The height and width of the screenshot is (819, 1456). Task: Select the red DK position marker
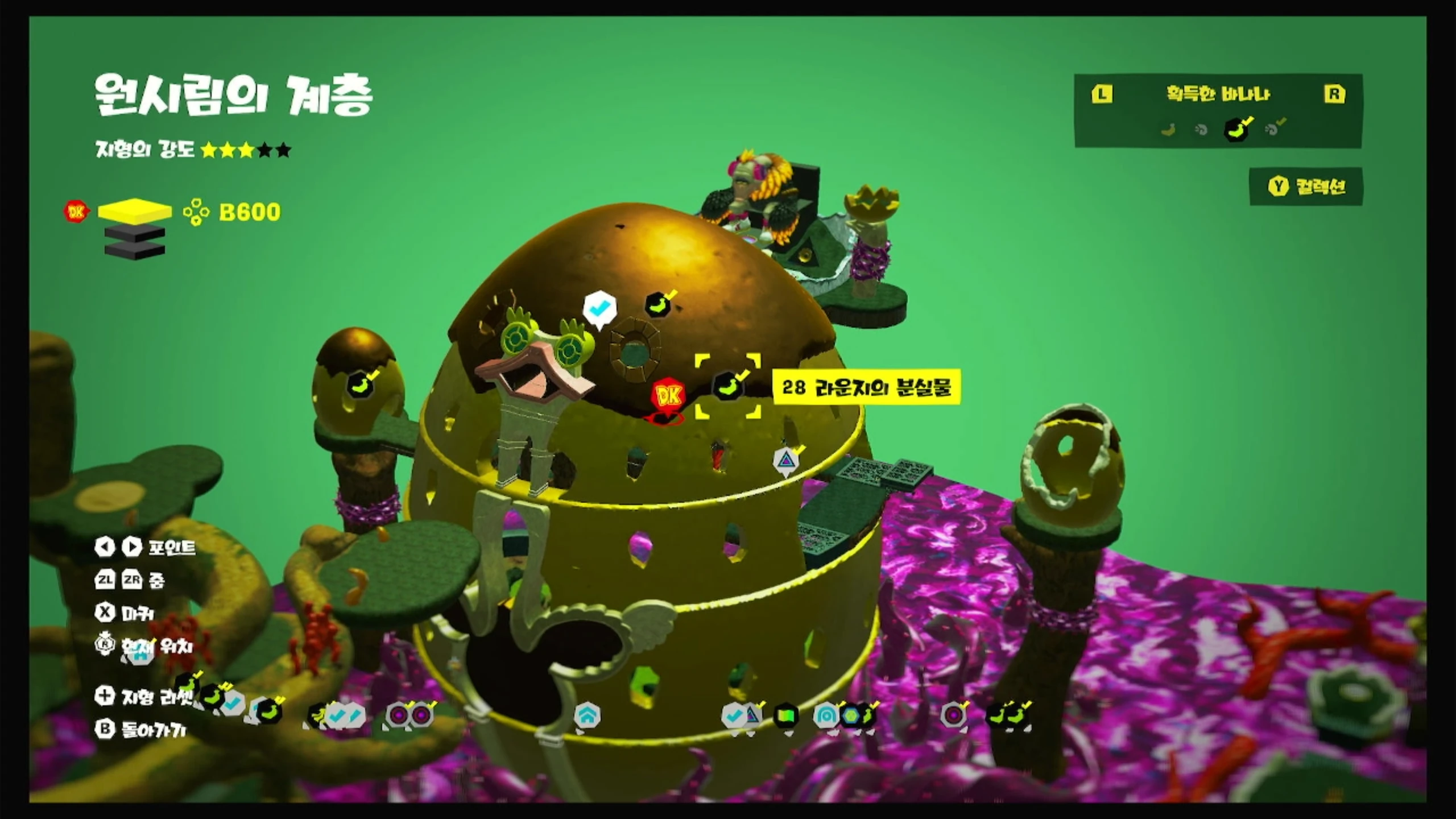click(x=668, y=395)
